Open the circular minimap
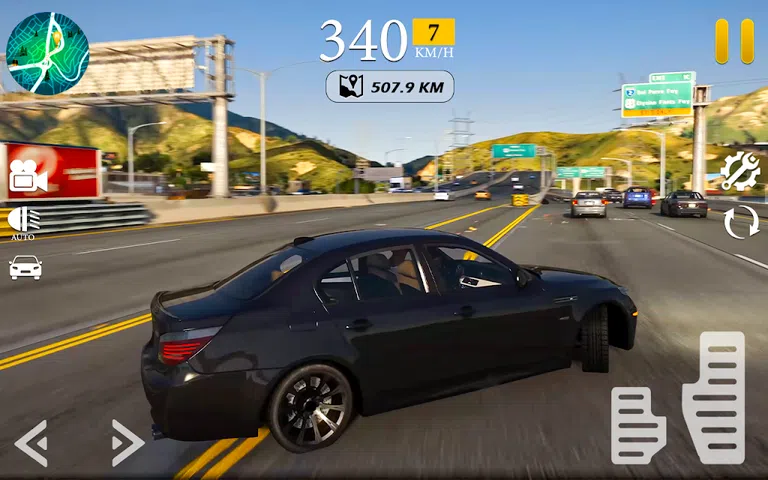This screenshot has height=480, width=768. tap(47, 53)
